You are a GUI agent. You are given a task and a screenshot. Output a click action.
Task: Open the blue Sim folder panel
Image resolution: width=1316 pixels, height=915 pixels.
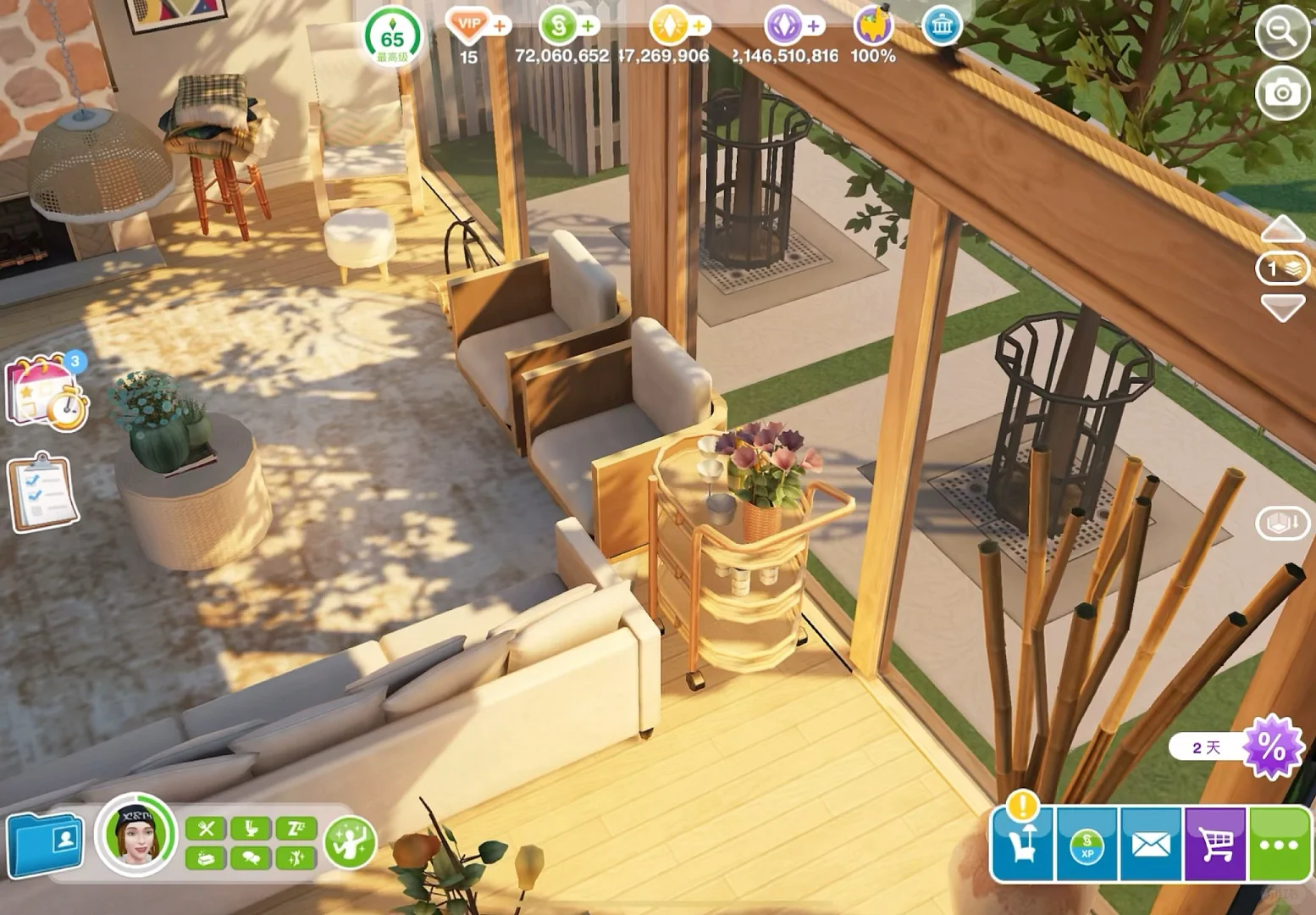point(46,844)
